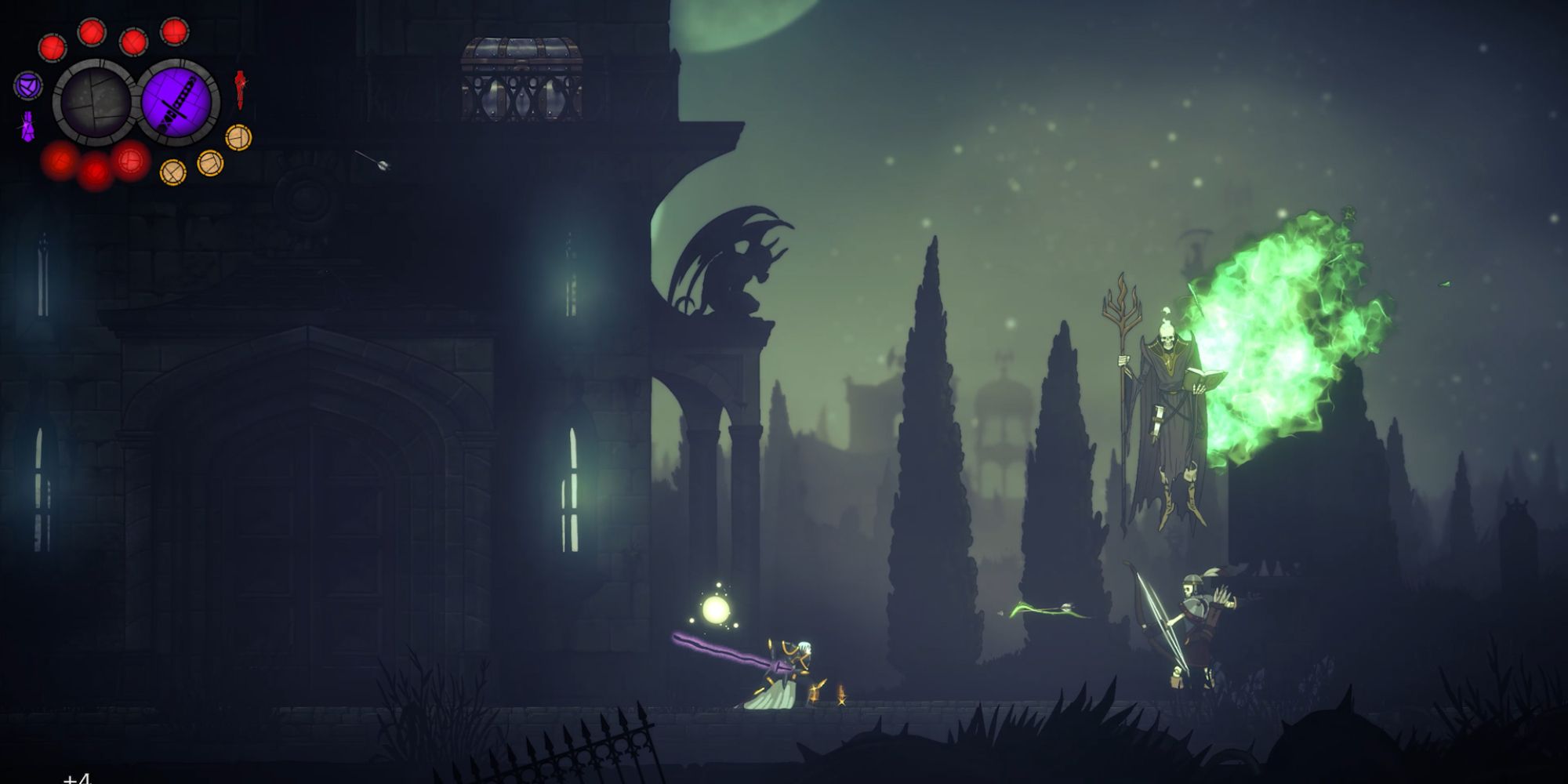Click the second red orb in the top row

(92, 32)
